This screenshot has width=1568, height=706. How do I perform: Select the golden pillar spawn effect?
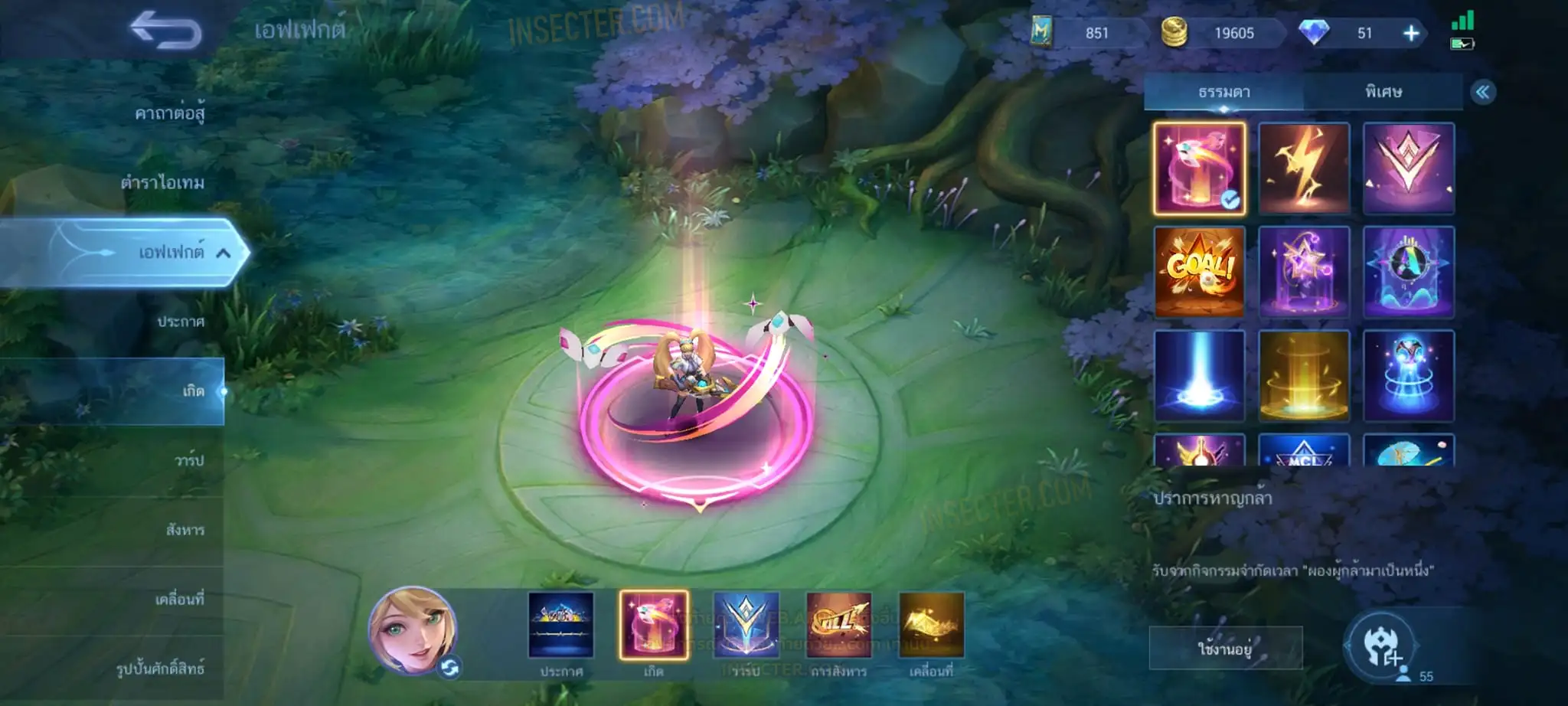tap(1304, 375)
